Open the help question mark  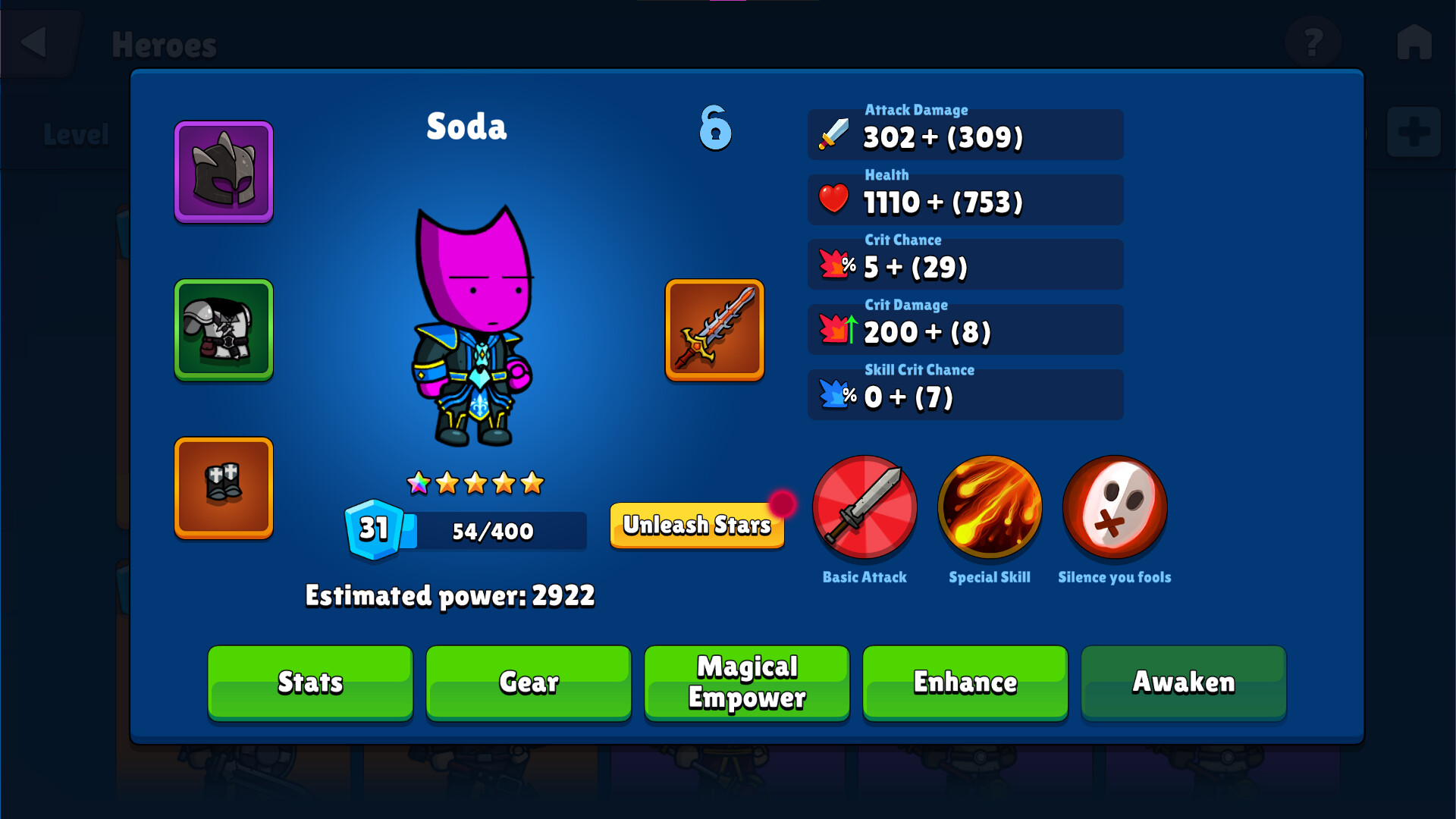(x=1314, y=42)
